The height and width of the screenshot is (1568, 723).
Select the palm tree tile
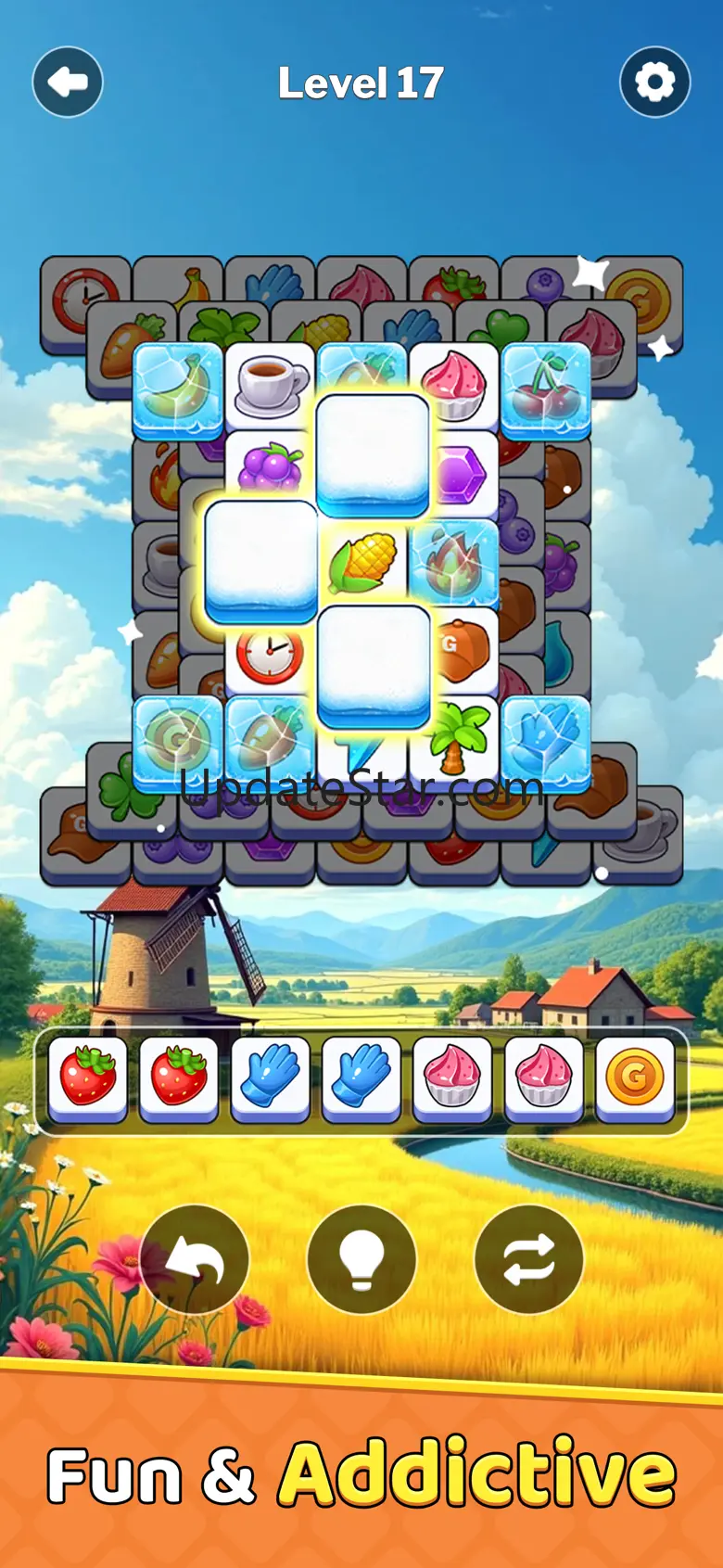pos(454,737)
